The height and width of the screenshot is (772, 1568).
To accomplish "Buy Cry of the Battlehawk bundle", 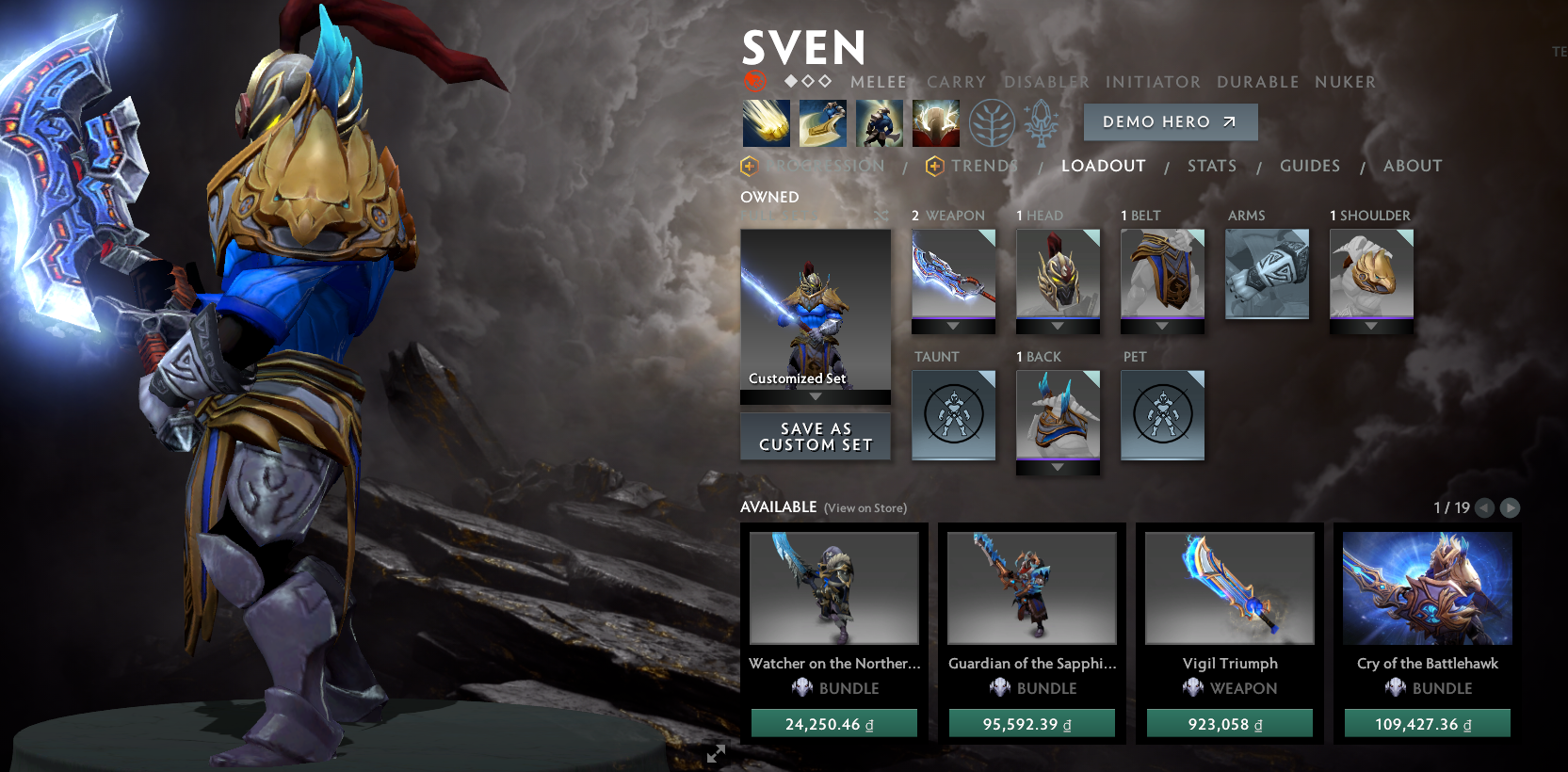I will pos(1427,723).
